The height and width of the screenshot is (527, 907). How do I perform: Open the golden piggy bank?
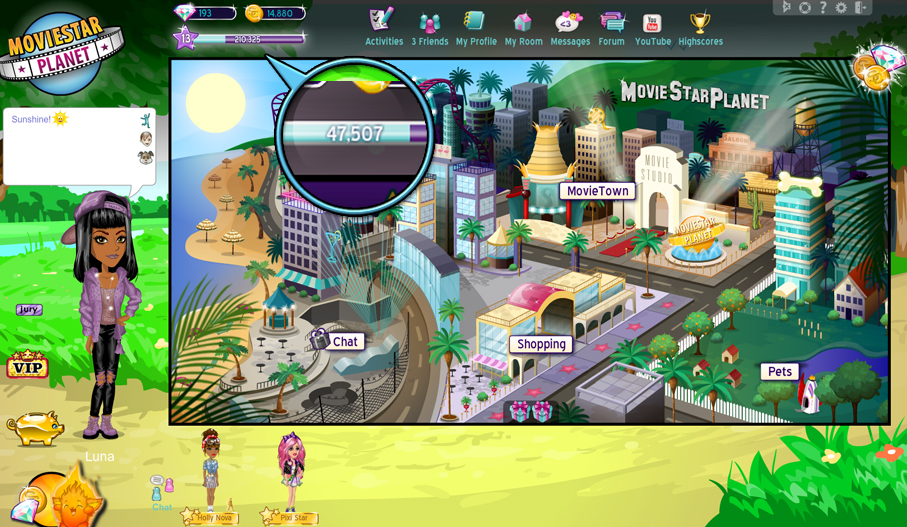click(x=35, y=427)
